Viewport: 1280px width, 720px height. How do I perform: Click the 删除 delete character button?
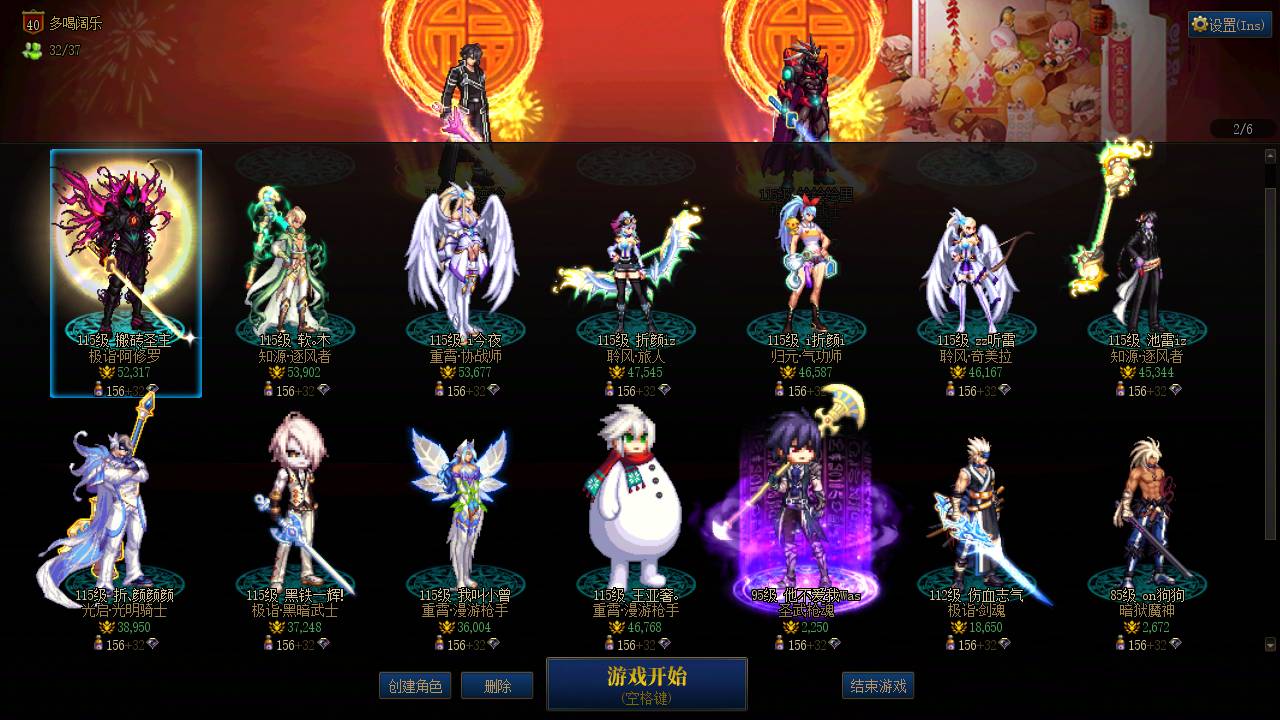pos(497,686)
